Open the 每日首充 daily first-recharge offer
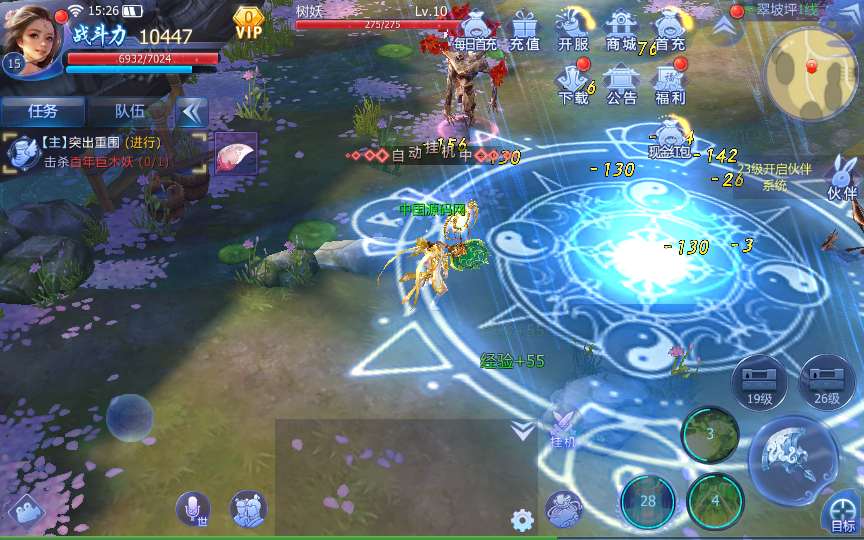Viewport: 864px width, 540px height. 473,30
